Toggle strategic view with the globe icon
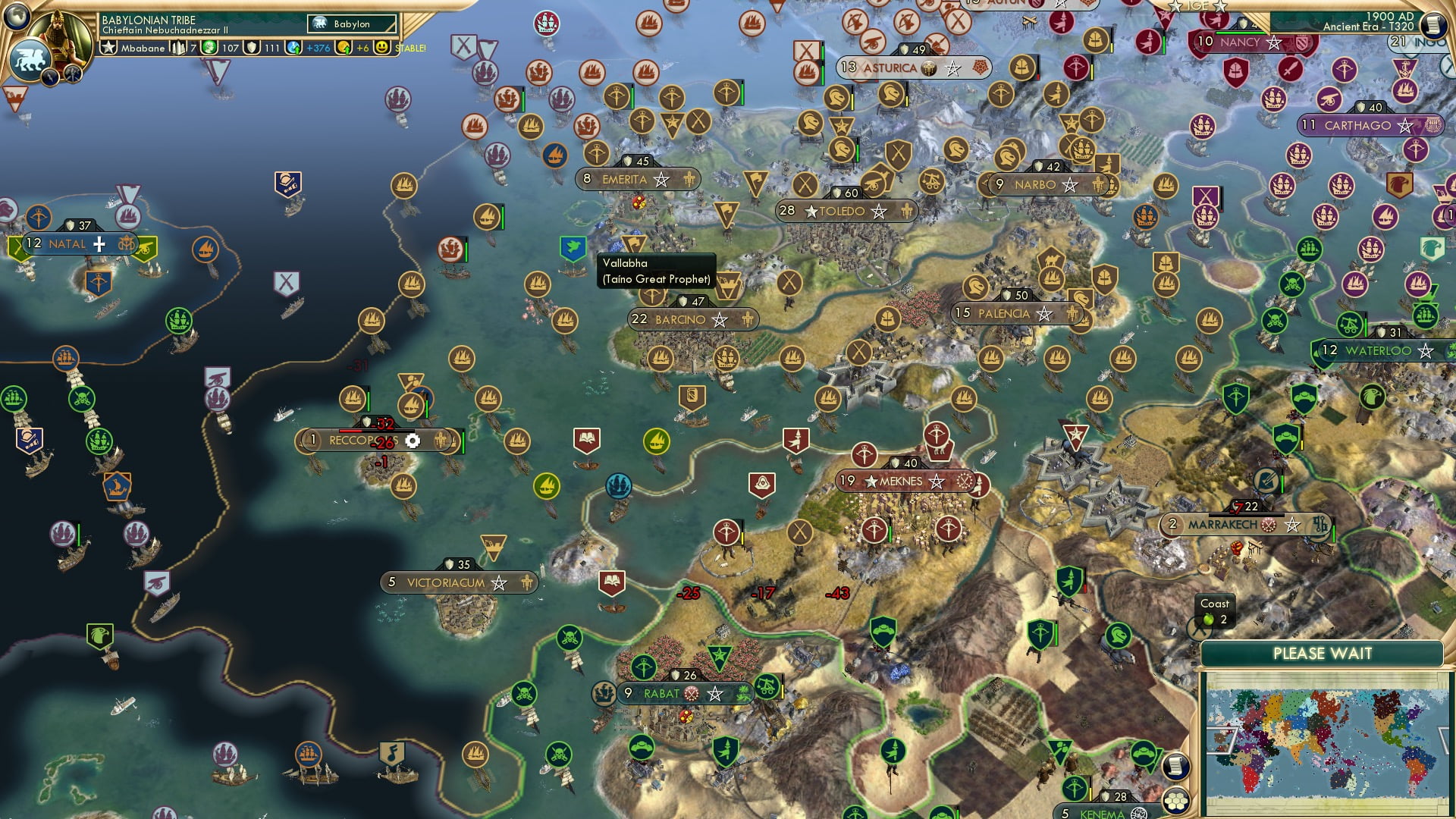 point(17,15)
